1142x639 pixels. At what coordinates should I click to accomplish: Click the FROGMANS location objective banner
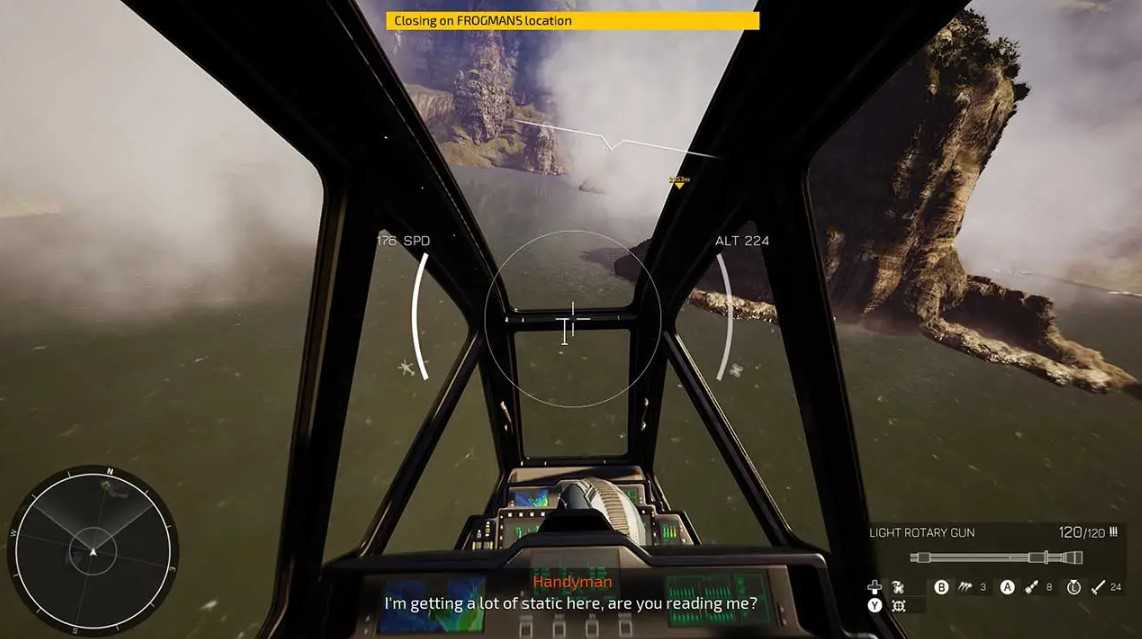point(572,20)
